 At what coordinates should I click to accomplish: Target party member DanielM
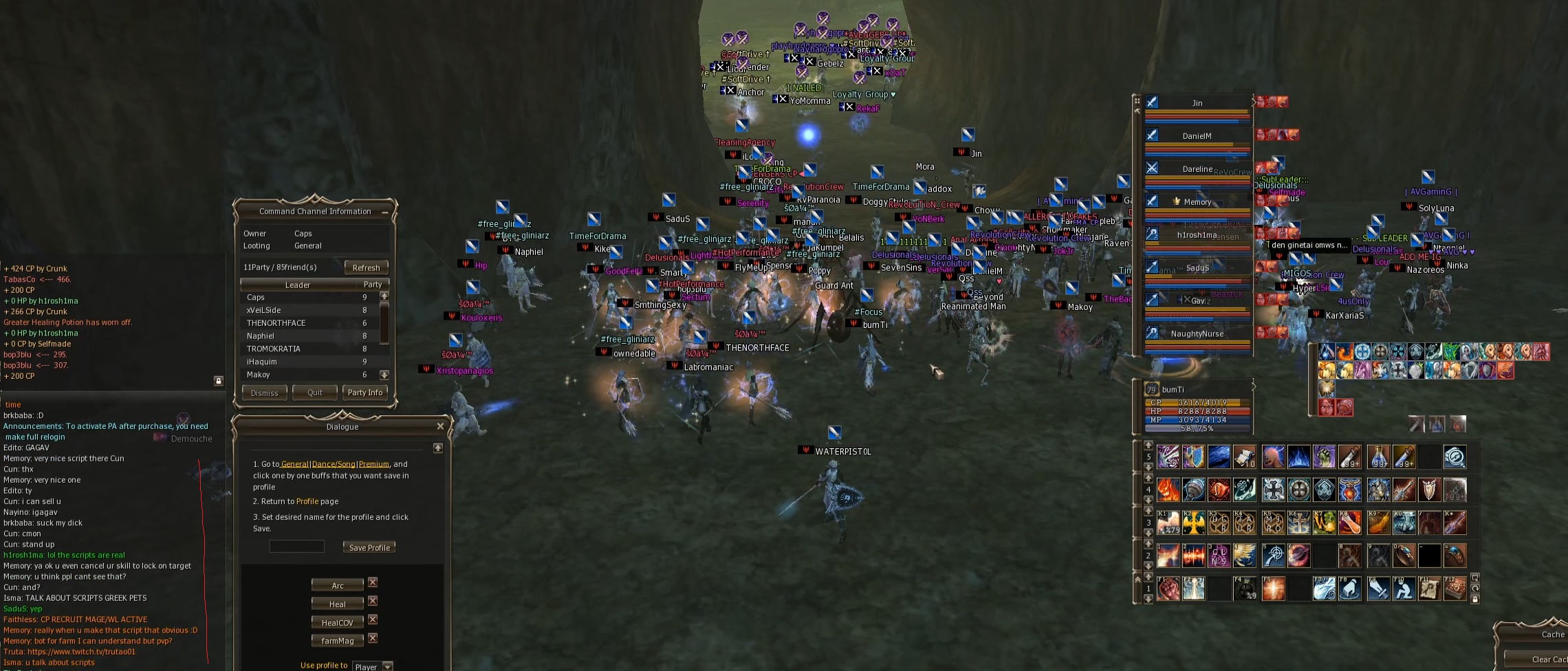pos(1197,136)
